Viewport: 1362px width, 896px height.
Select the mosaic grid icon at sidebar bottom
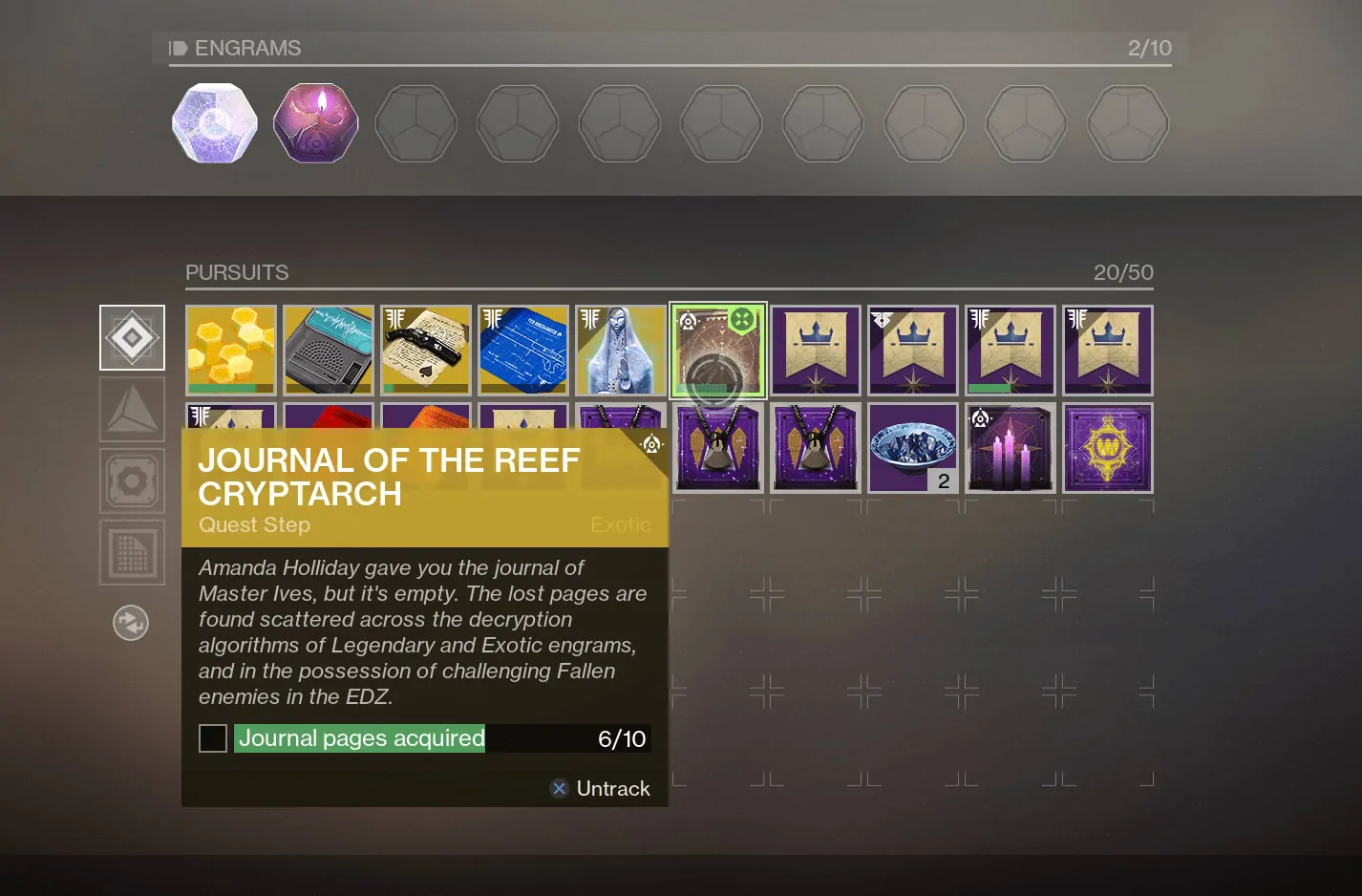[x=132, y=552]
